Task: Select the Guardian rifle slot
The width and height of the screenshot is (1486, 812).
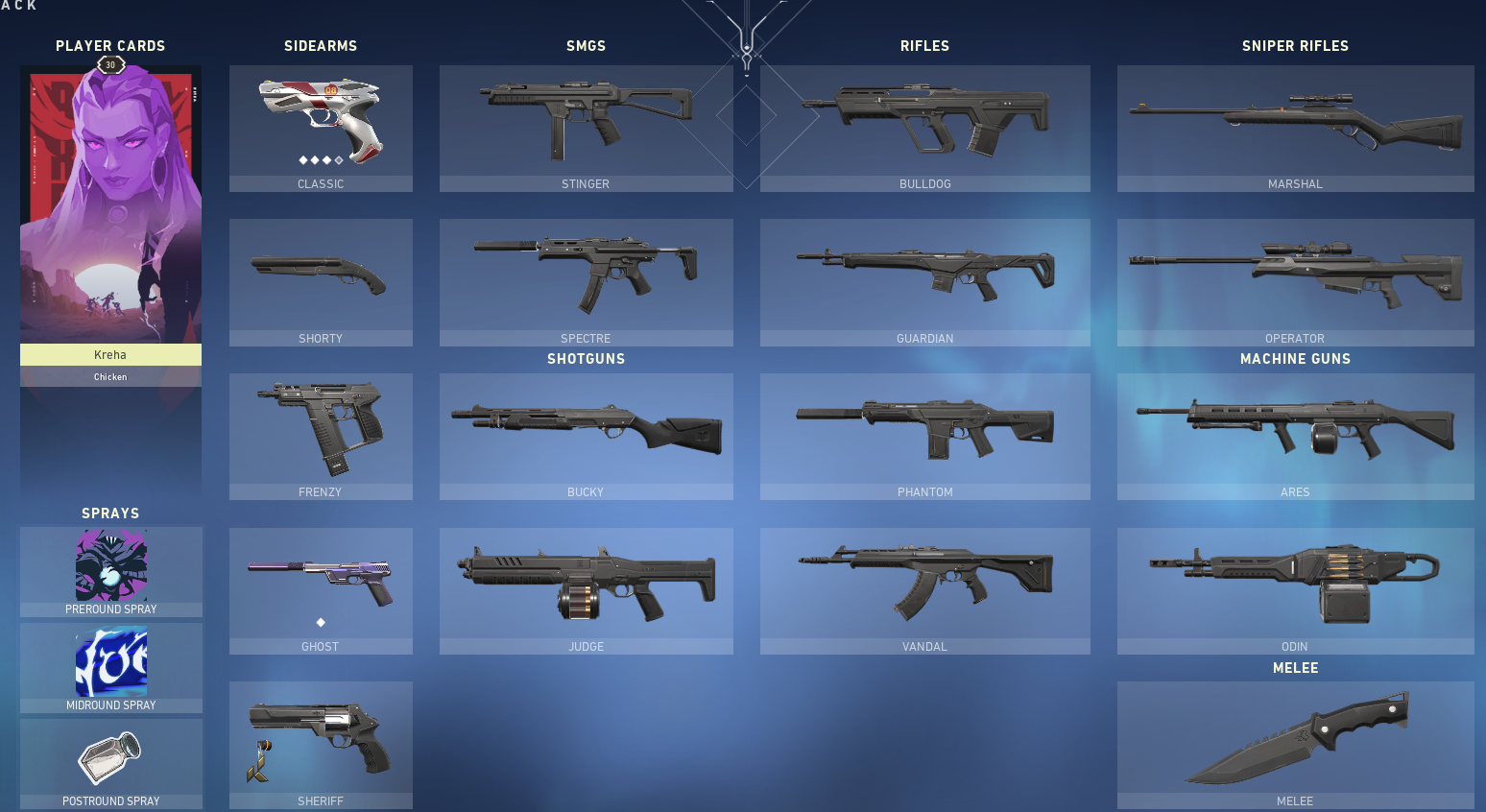Action: click(924, 278)
